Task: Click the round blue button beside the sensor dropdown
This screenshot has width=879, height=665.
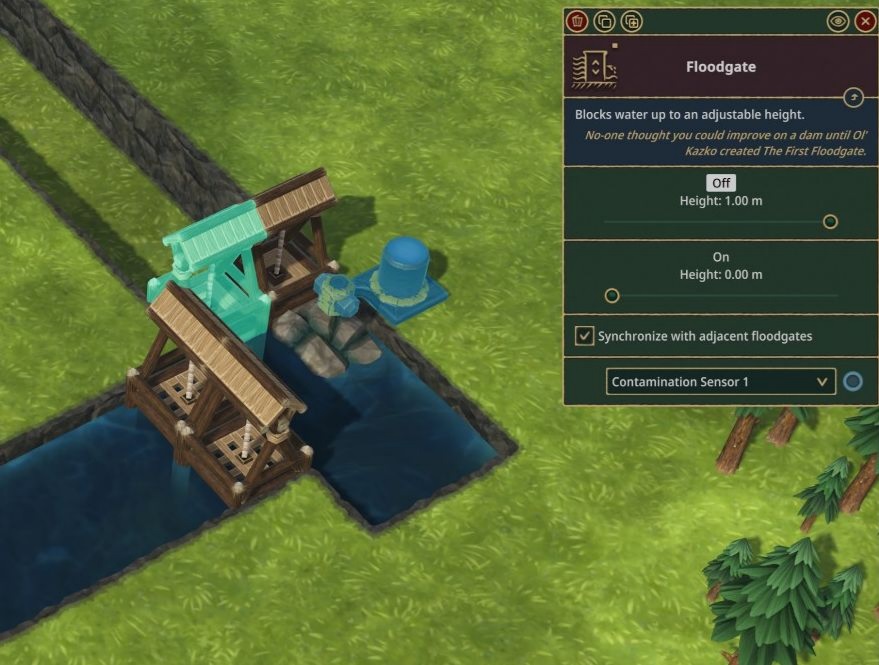Action: point(853,381)
